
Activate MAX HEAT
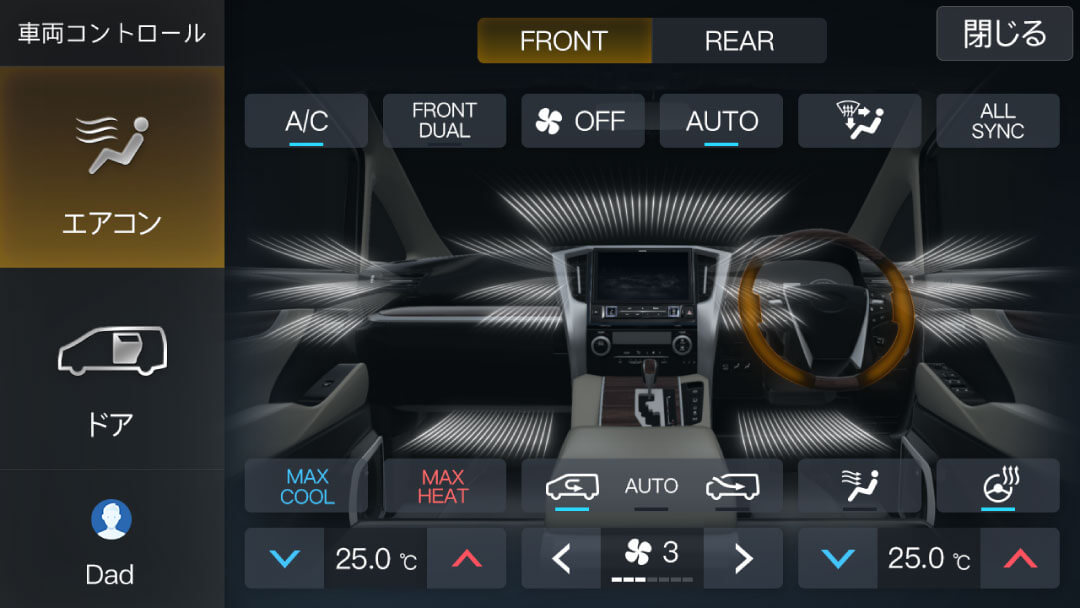444,486
